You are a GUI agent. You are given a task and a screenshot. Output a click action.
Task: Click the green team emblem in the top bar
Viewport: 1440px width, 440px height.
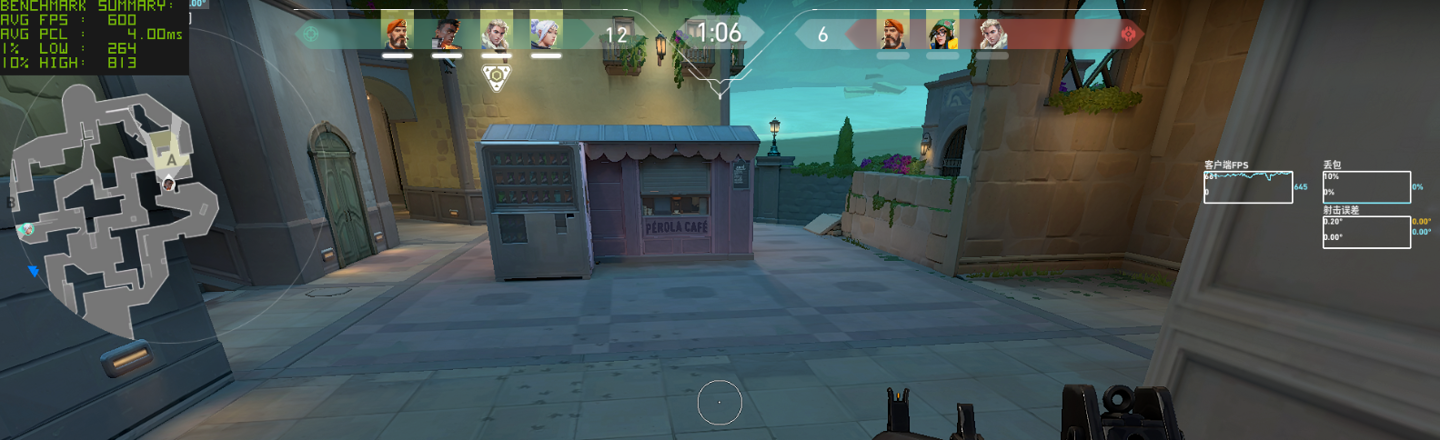[310, 34]
